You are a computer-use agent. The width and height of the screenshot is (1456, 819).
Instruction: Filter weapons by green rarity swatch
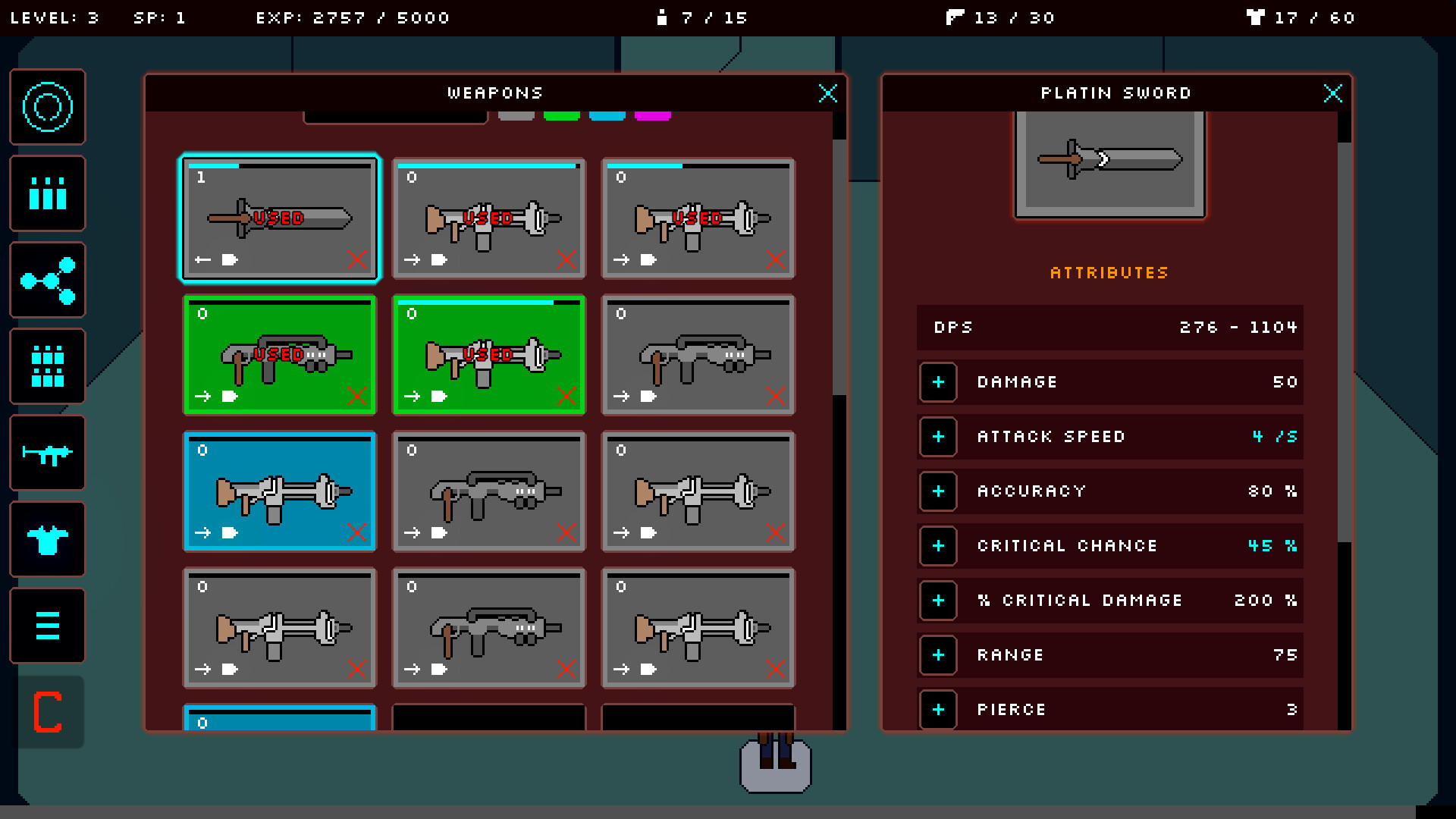click(x=562, y=116)
